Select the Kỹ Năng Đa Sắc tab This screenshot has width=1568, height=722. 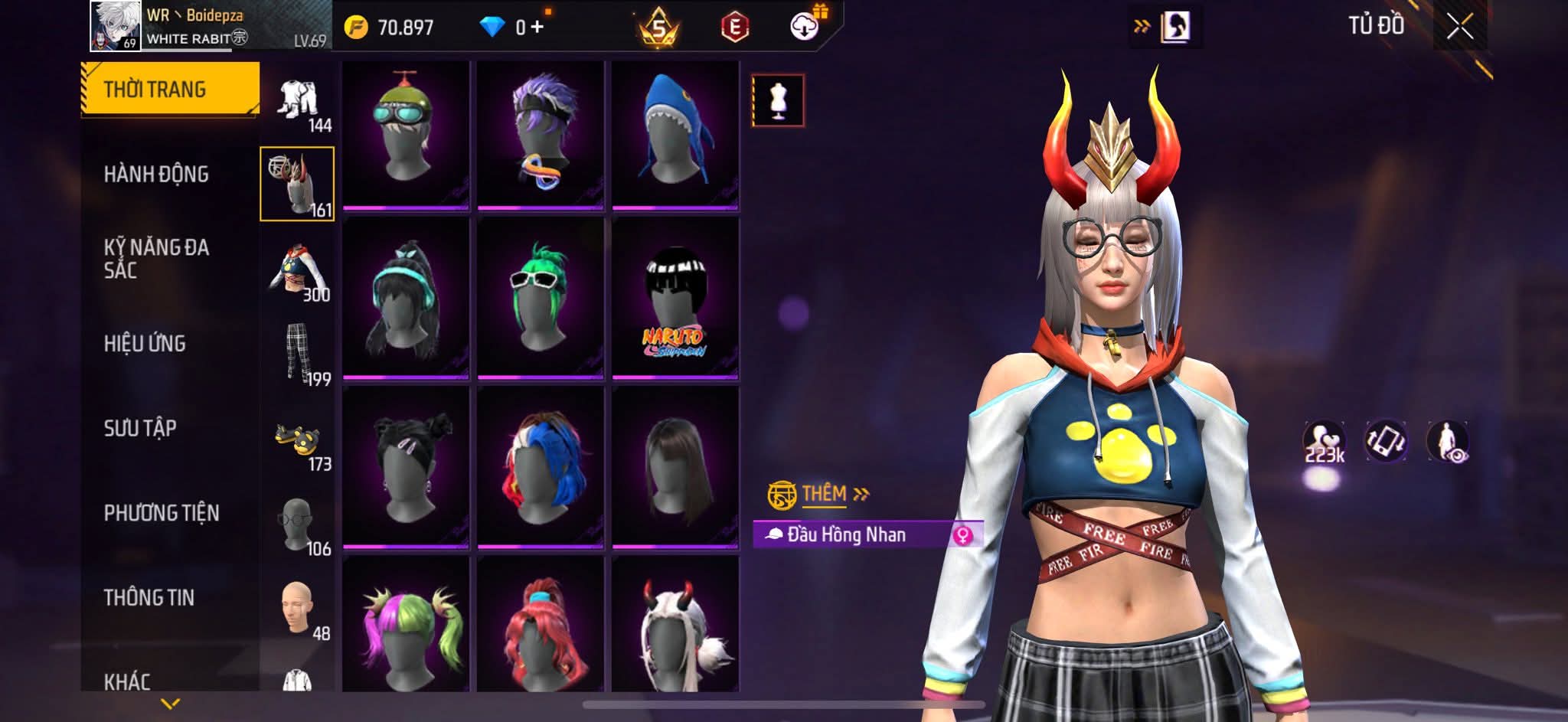[156, 258]
